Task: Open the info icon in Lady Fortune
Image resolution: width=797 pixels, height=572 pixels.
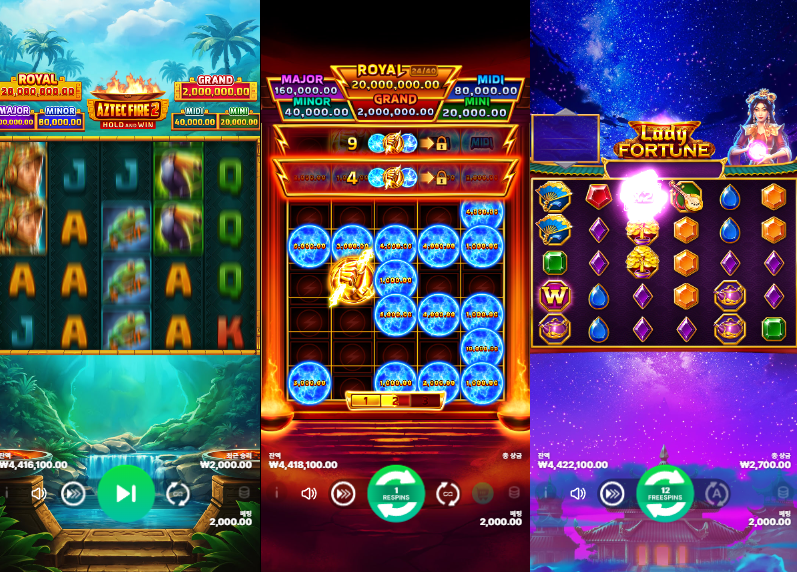Action: (548, 493)
